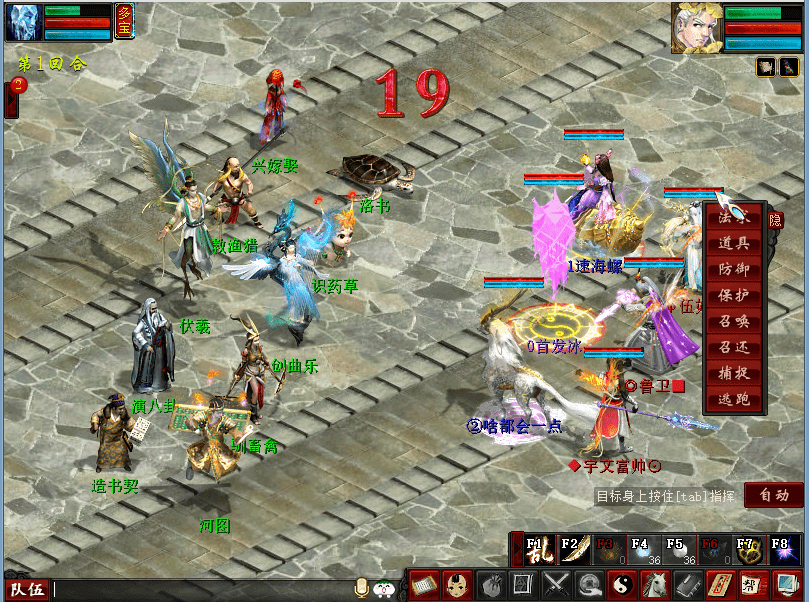809x602 pixels.
Task: Select the 逃跑 (Flee) command
Action: coord(734,399)
